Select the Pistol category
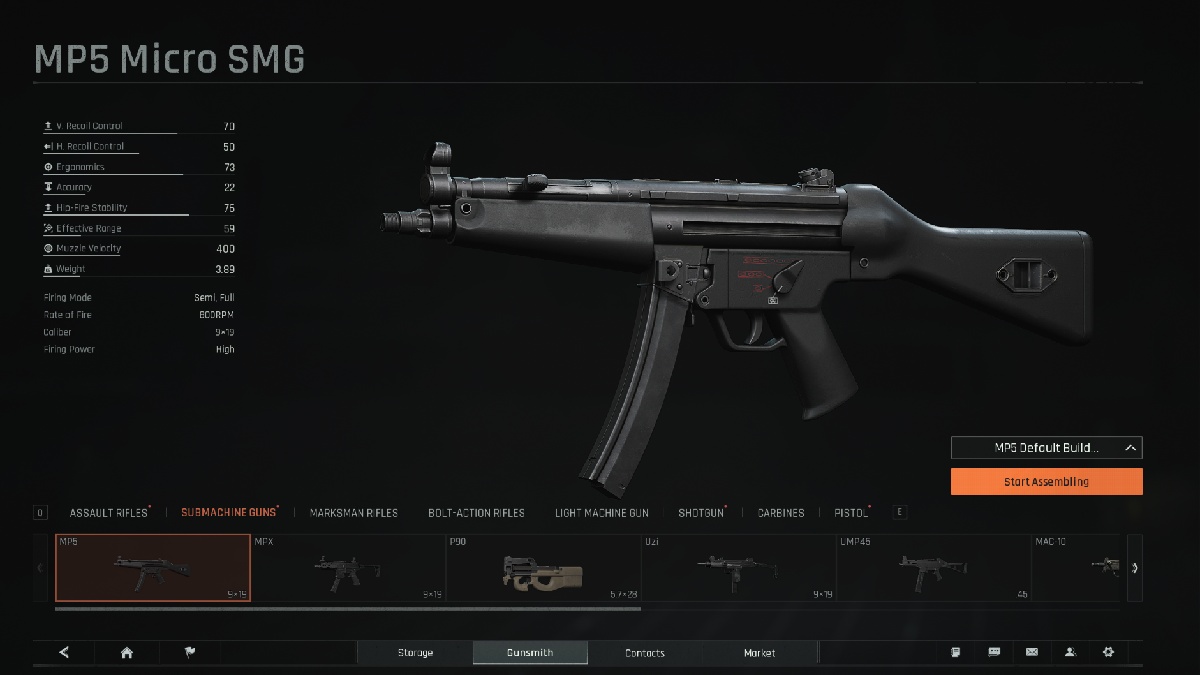Viewport: 1200px width, 675px height. click(x=850, y=513)
